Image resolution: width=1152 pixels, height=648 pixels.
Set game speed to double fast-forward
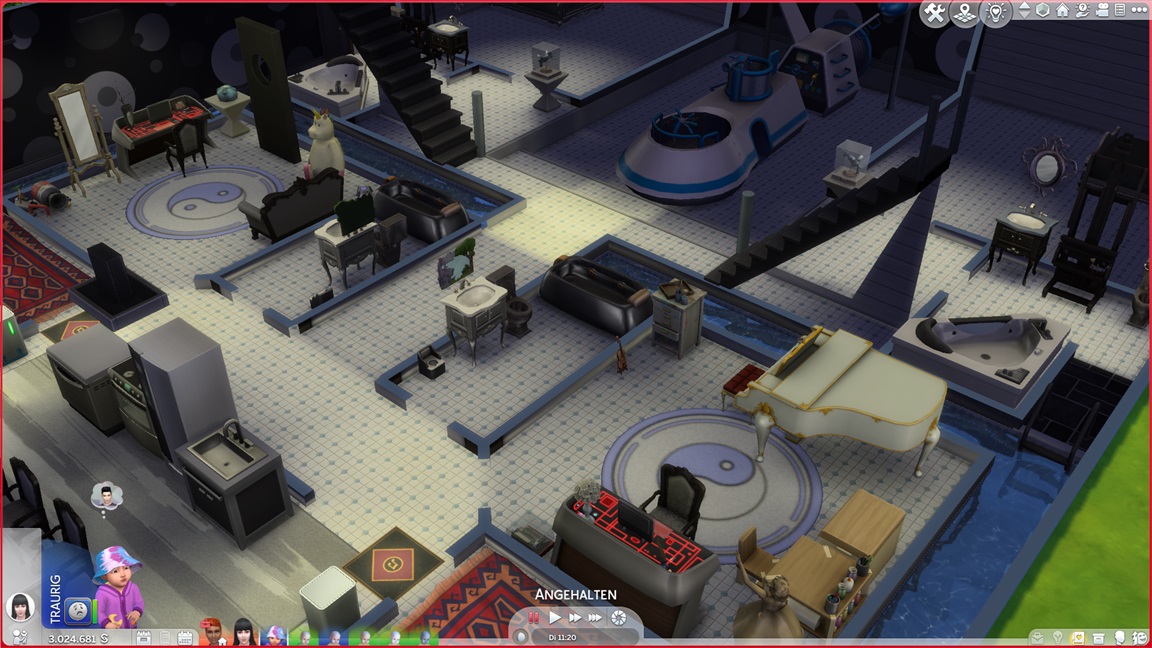[575, 618]
